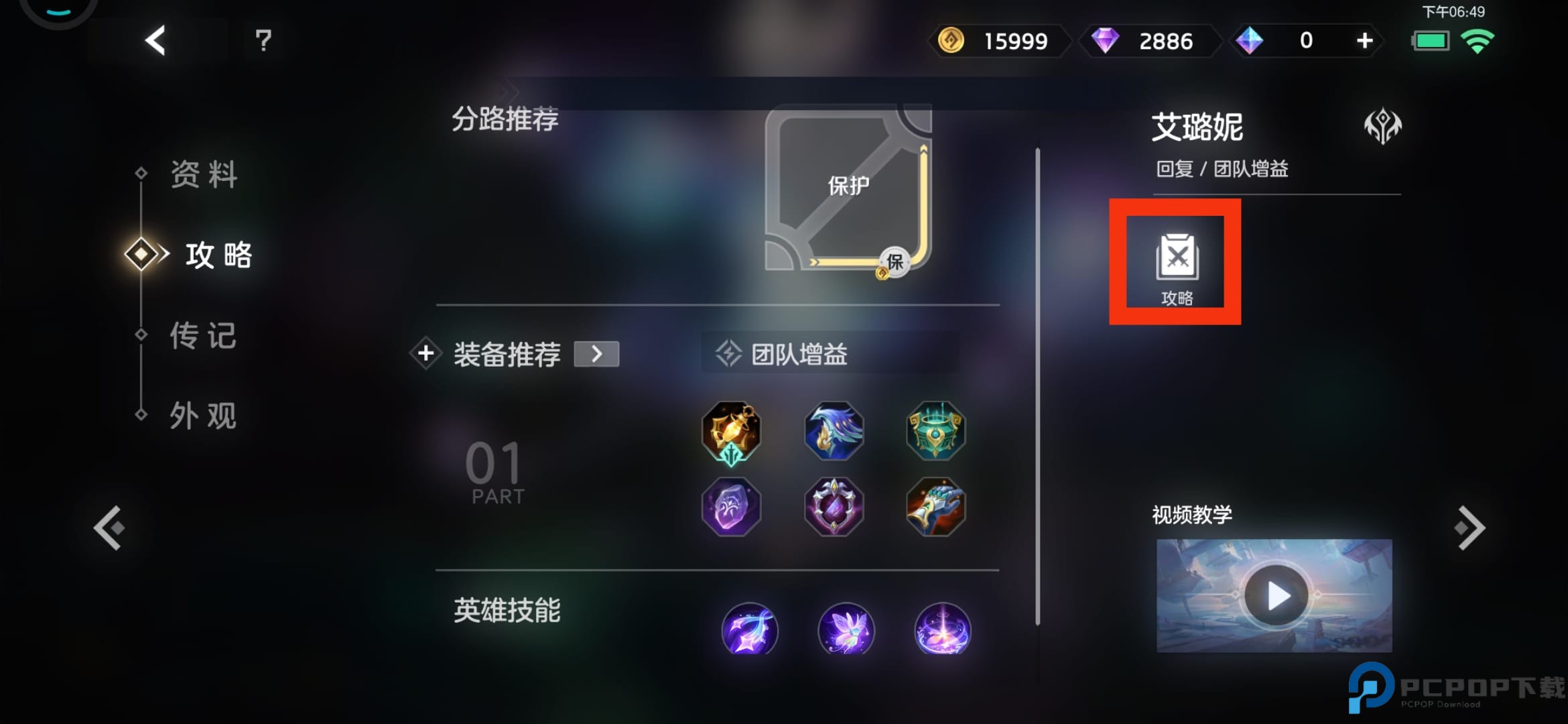Select the first hero skill icon under 英雄技能

pos(750,630)
